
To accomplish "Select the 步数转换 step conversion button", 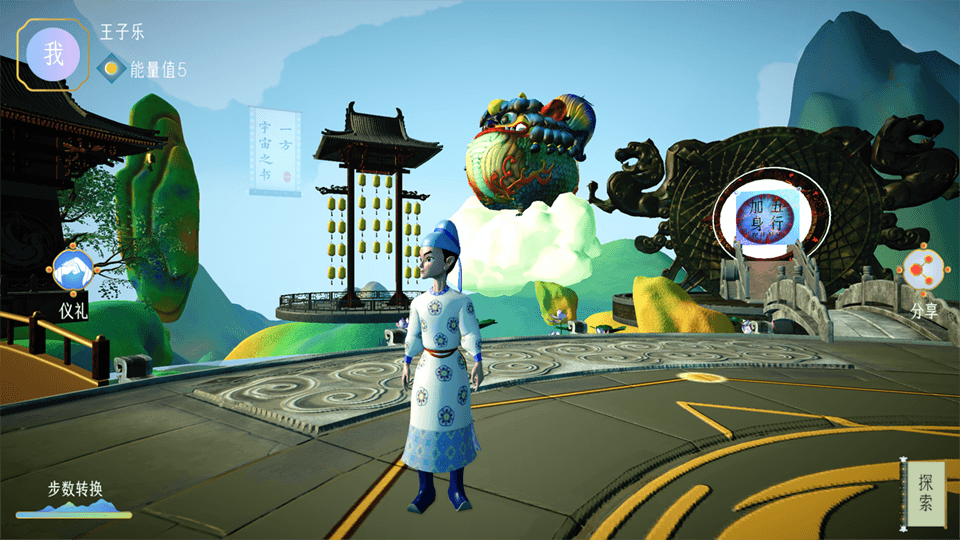I will (74, 500).
